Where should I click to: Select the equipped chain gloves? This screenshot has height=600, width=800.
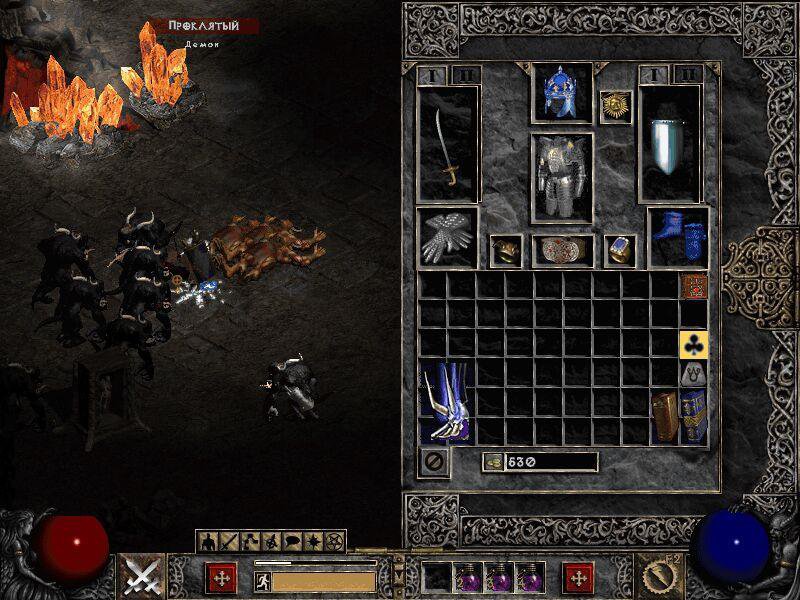[447, 239]
